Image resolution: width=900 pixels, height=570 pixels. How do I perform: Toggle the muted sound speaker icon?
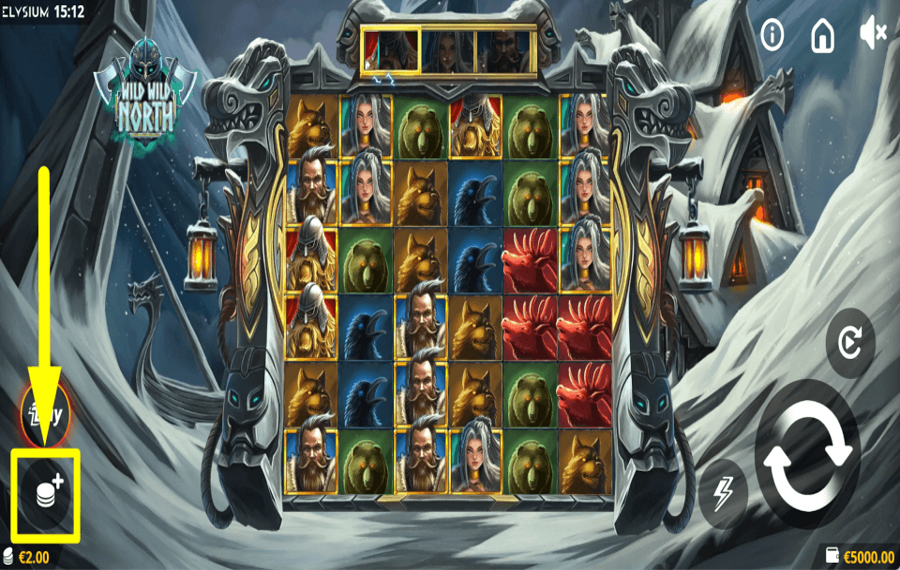pos(873,36)
